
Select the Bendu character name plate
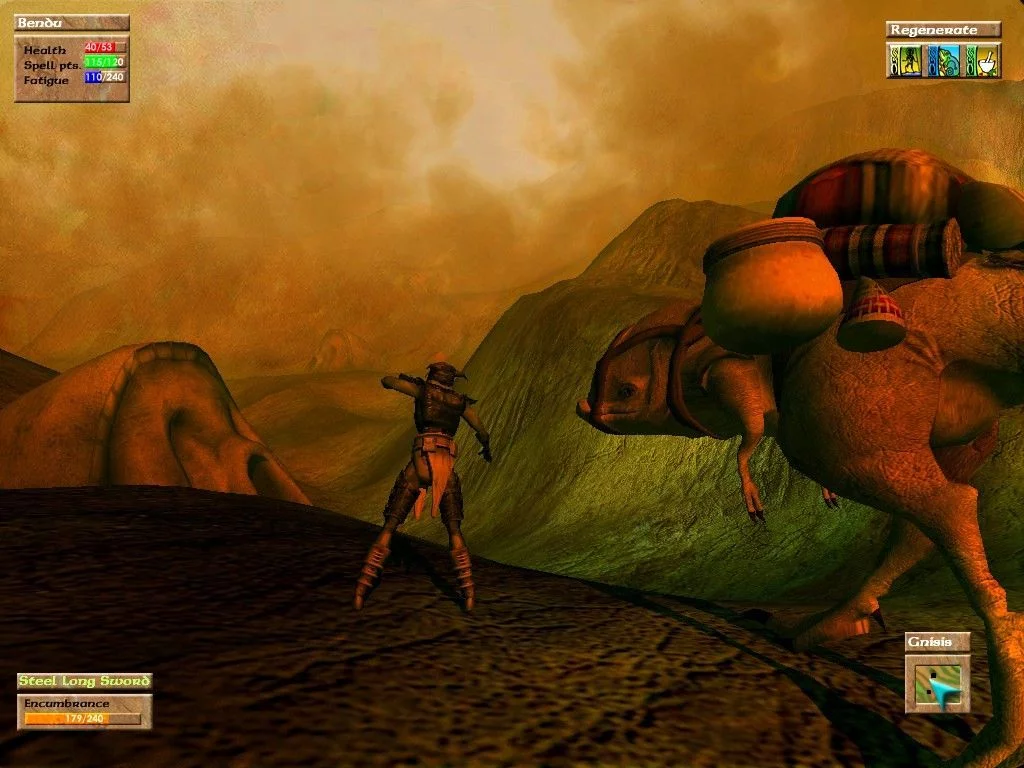pos(72,23)
